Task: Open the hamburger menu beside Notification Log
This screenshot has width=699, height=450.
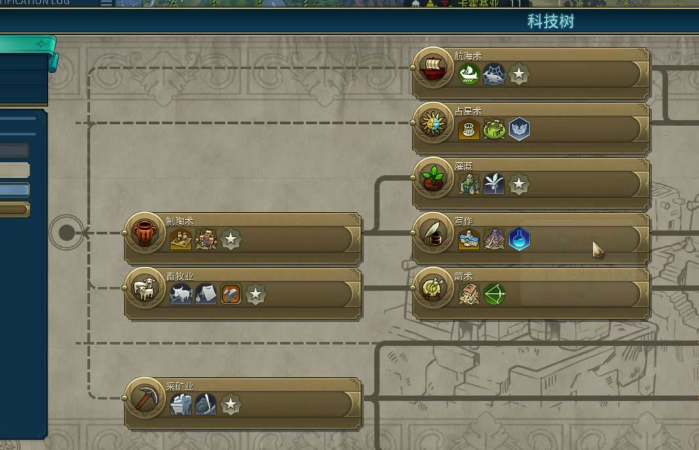Action: 107,3
